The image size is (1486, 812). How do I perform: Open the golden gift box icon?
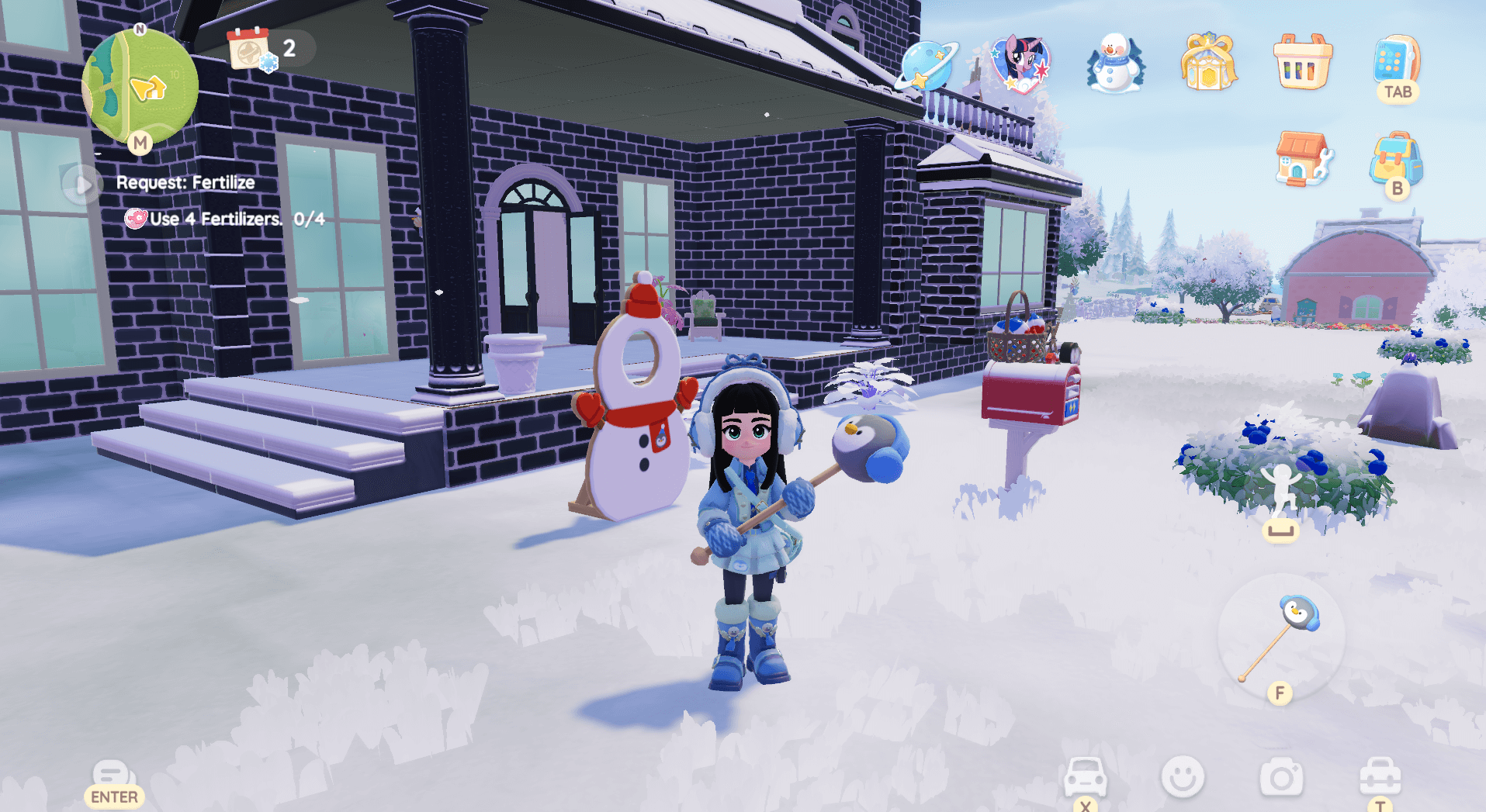click(x=1208, y=63)
